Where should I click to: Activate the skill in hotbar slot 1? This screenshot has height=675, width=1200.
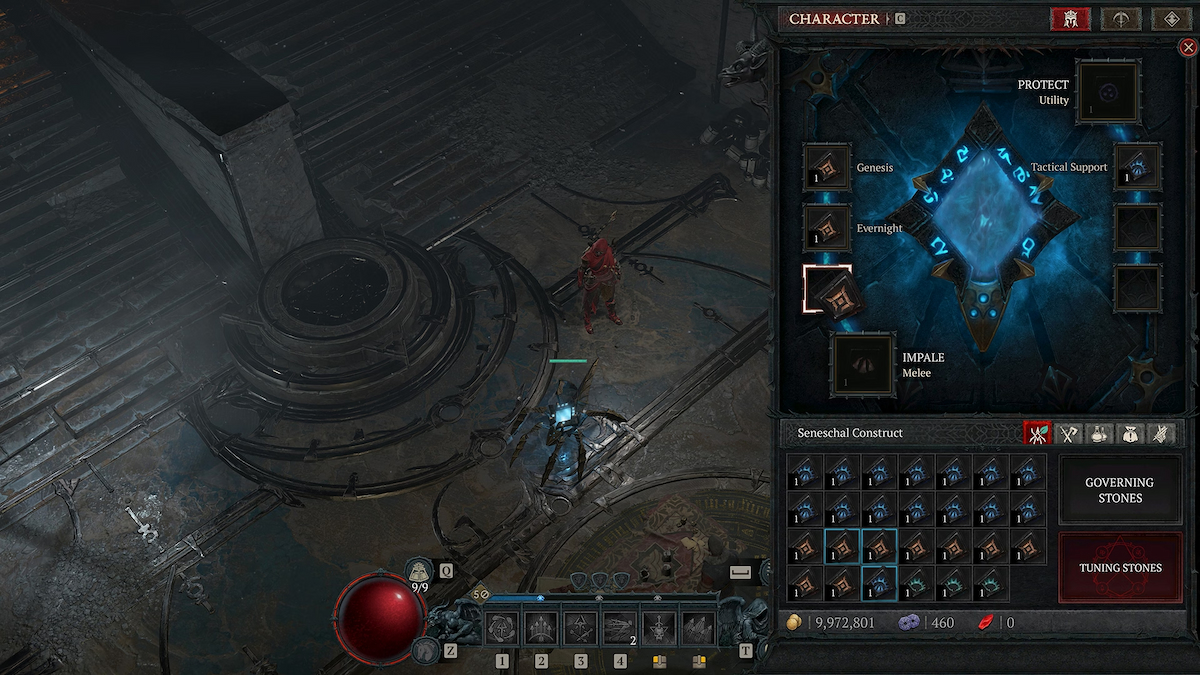click(x=502, y=629)
